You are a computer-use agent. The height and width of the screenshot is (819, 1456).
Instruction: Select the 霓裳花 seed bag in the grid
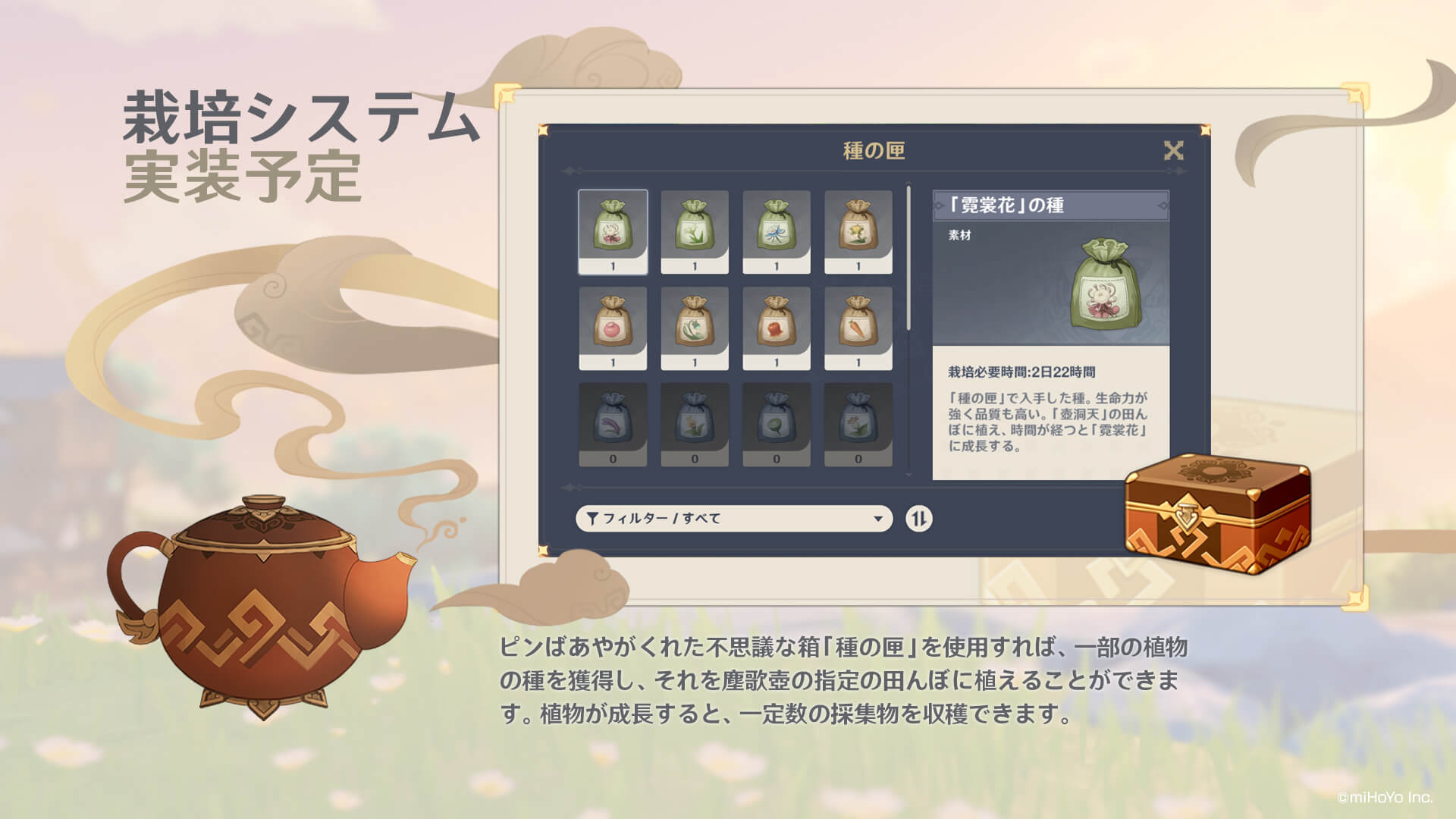pyautogui.click(x=614, y=231)
